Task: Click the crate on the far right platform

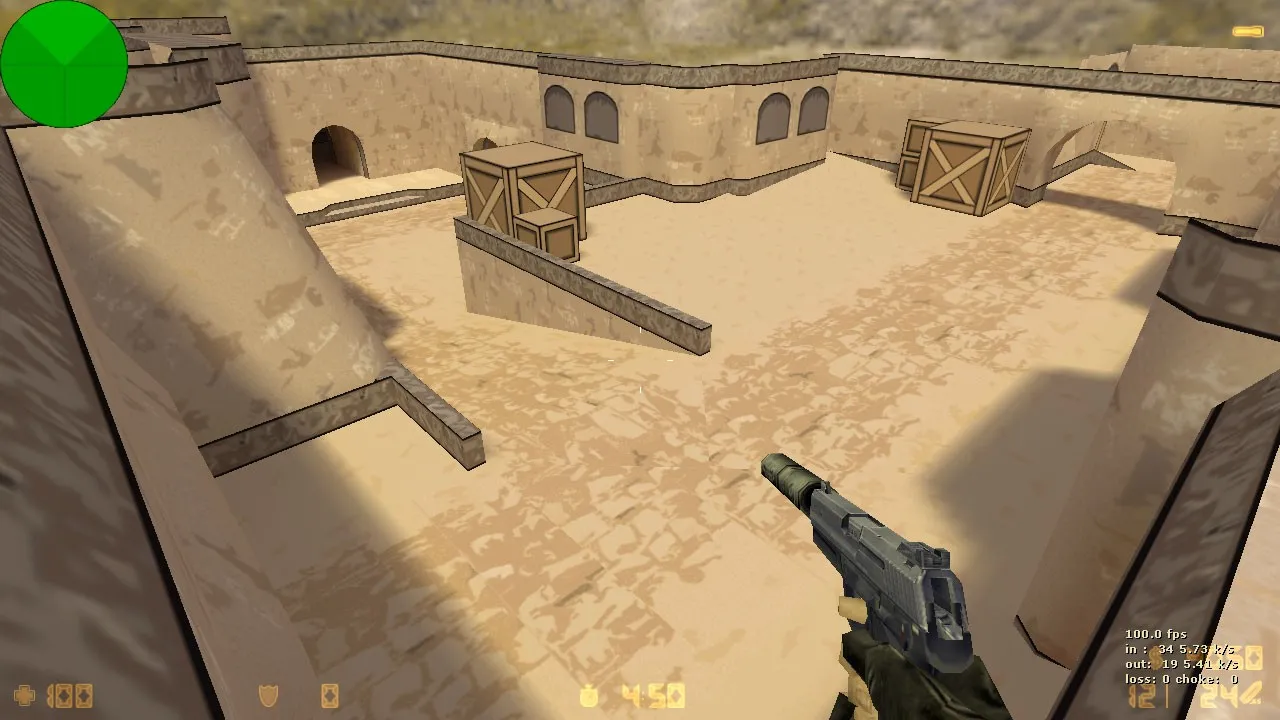Action: 958,165
